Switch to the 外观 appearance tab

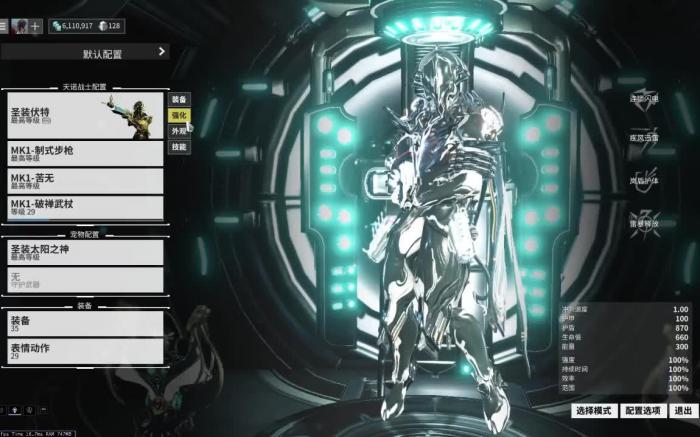click(x=179, y=131)
